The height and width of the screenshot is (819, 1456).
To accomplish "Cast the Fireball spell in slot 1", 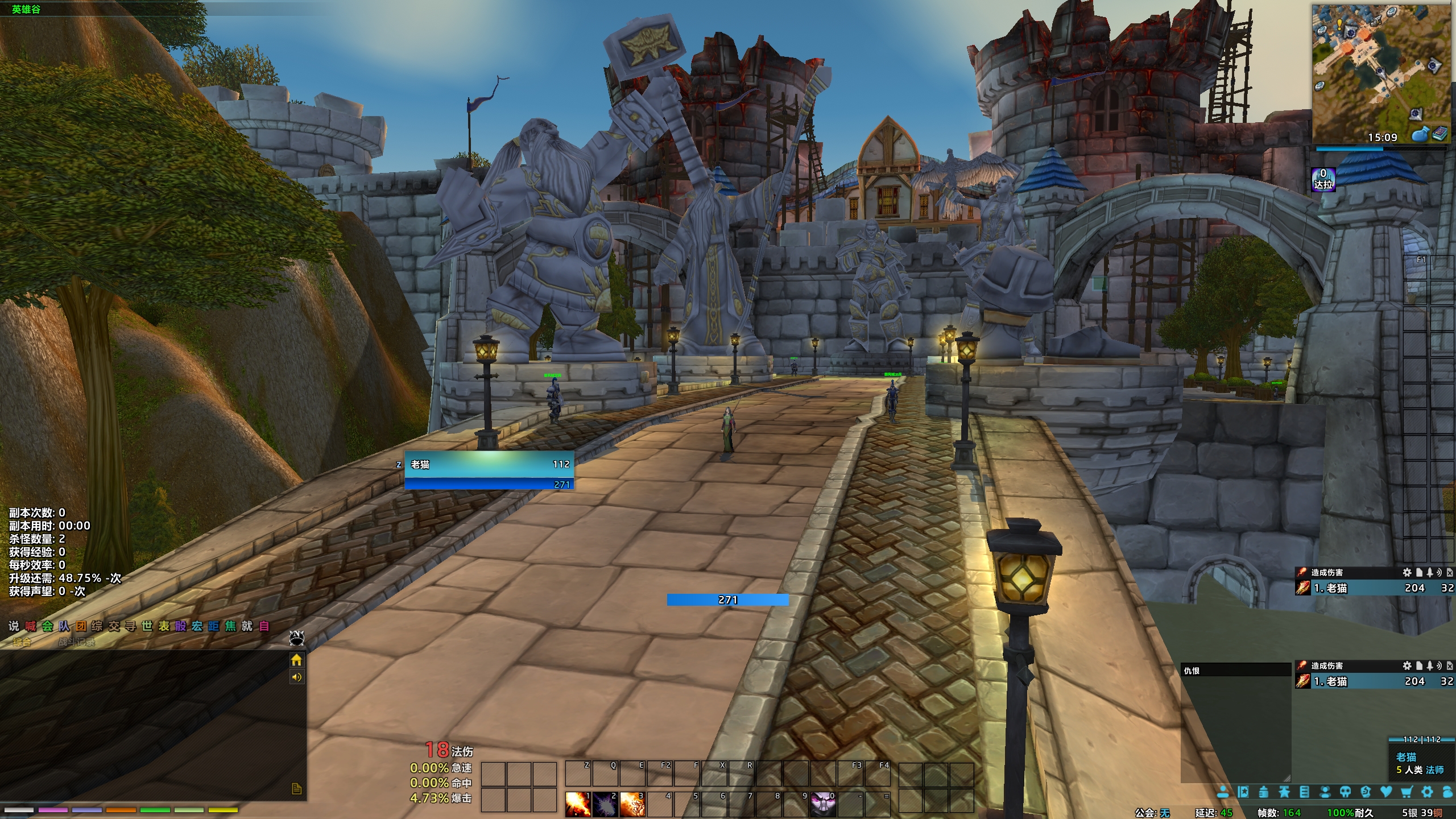I will point(577,804).
